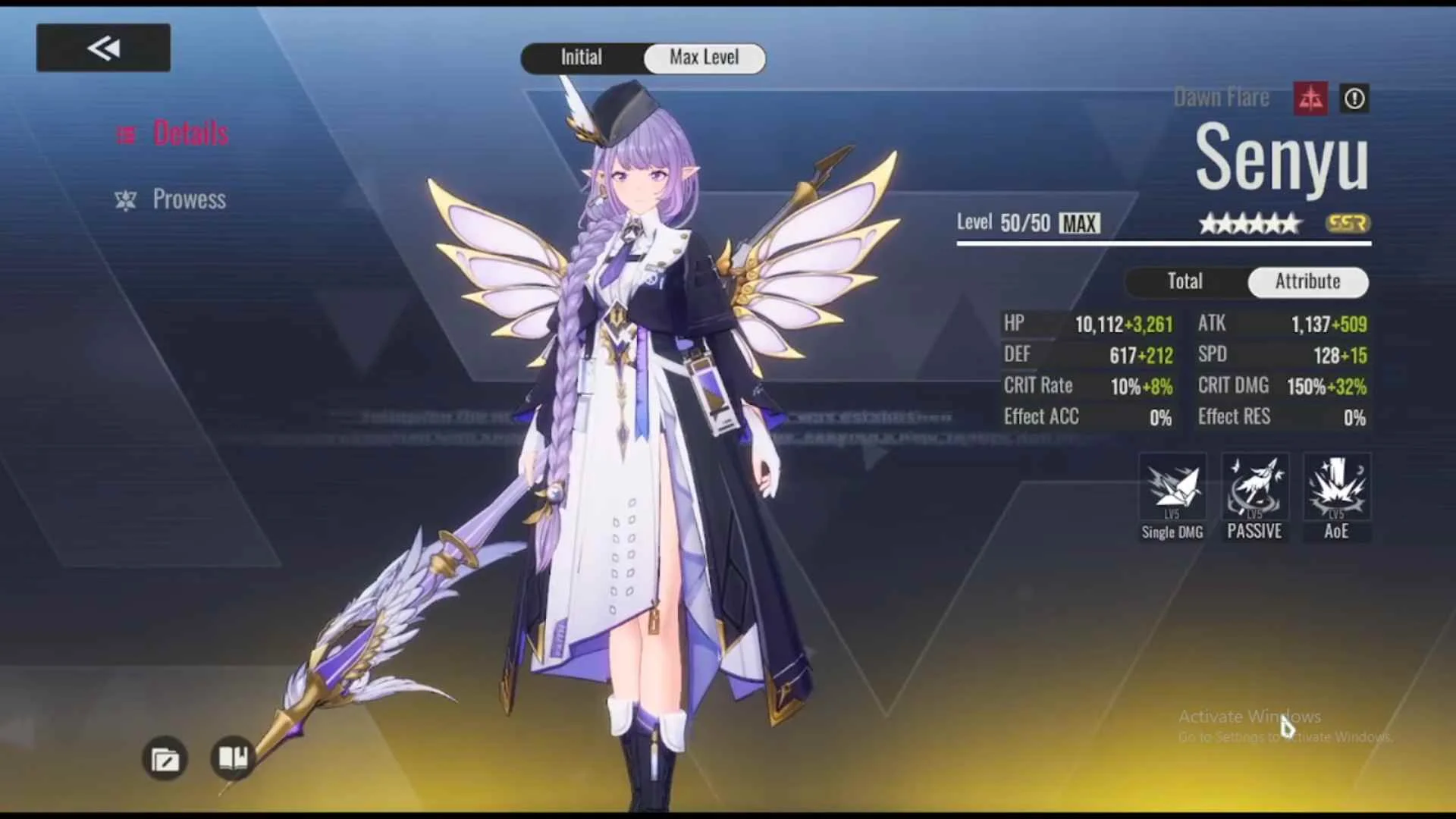Click the six-star rating row

(x=1249, y=223)
